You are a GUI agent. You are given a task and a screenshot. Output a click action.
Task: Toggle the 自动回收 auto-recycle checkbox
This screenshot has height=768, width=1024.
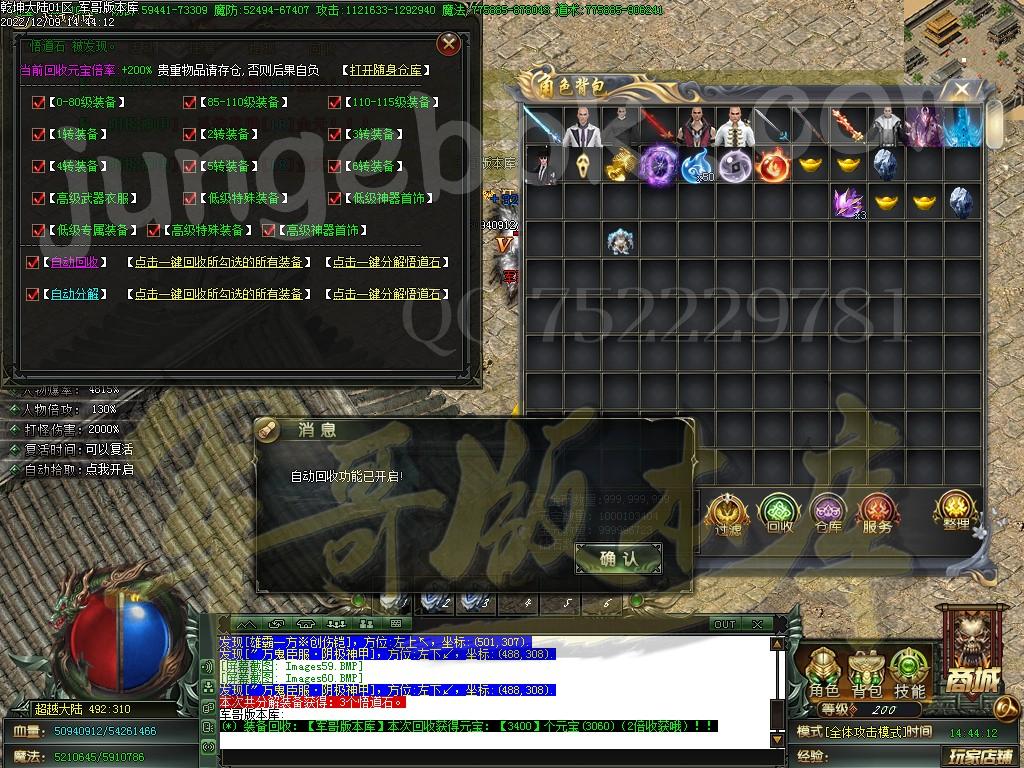pos(33,262)
